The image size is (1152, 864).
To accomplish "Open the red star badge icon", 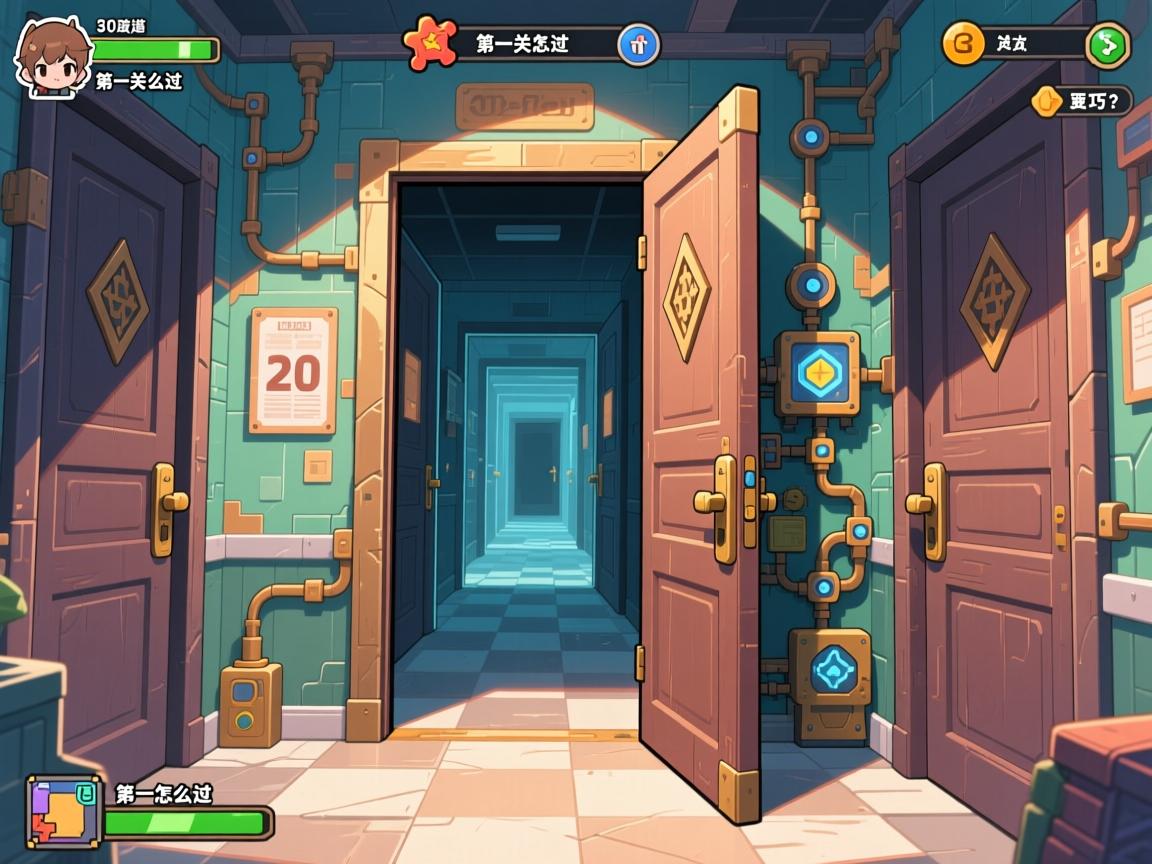I will (430, 43).
